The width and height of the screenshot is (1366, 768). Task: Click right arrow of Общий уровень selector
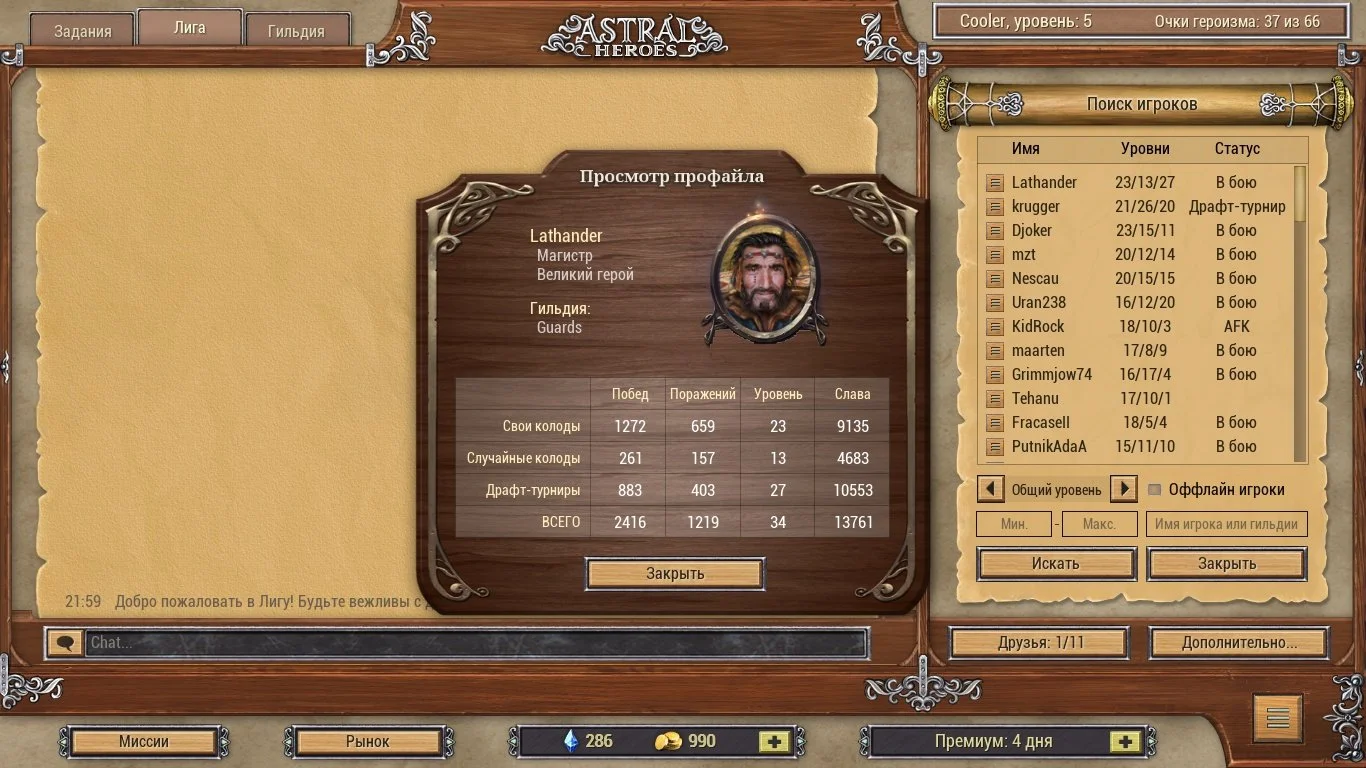tap(1123, 489)
